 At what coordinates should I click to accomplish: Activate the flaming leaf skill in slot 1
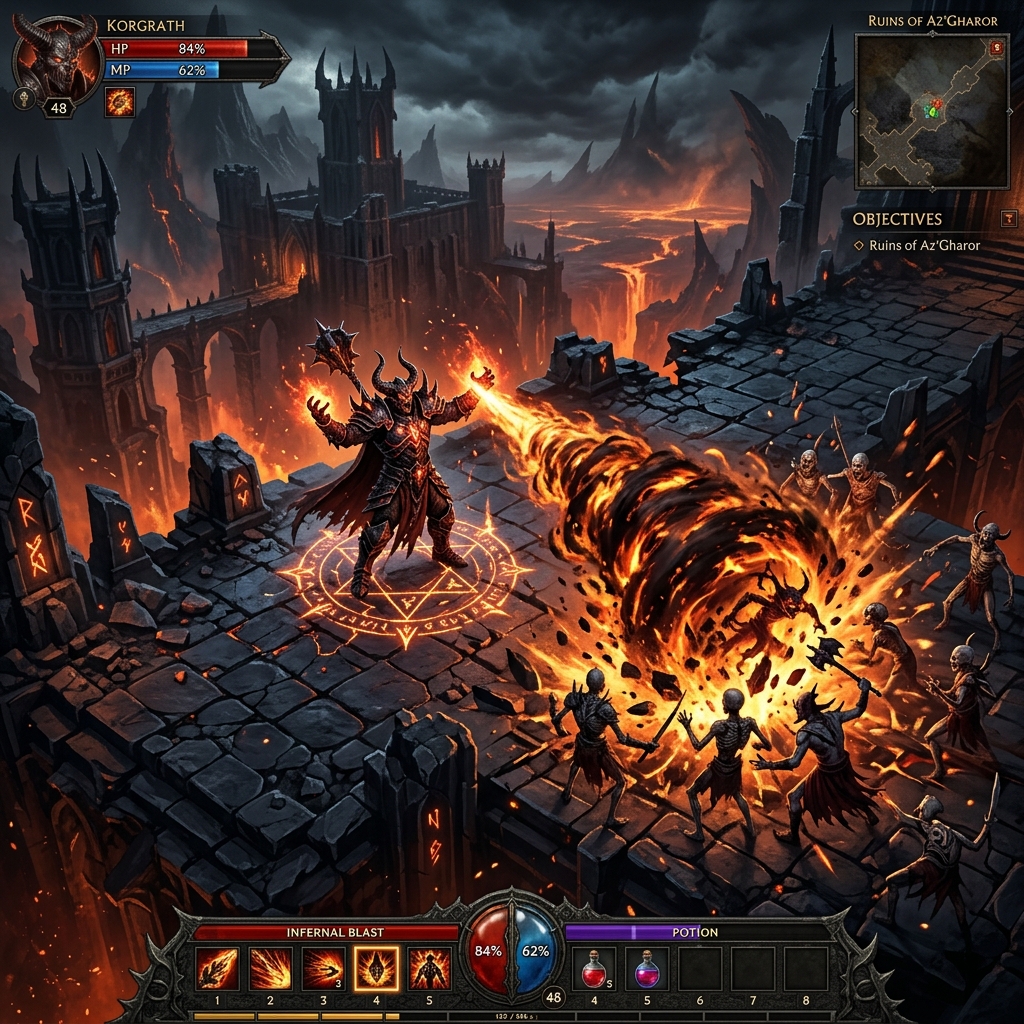click(x=217, y=968)
